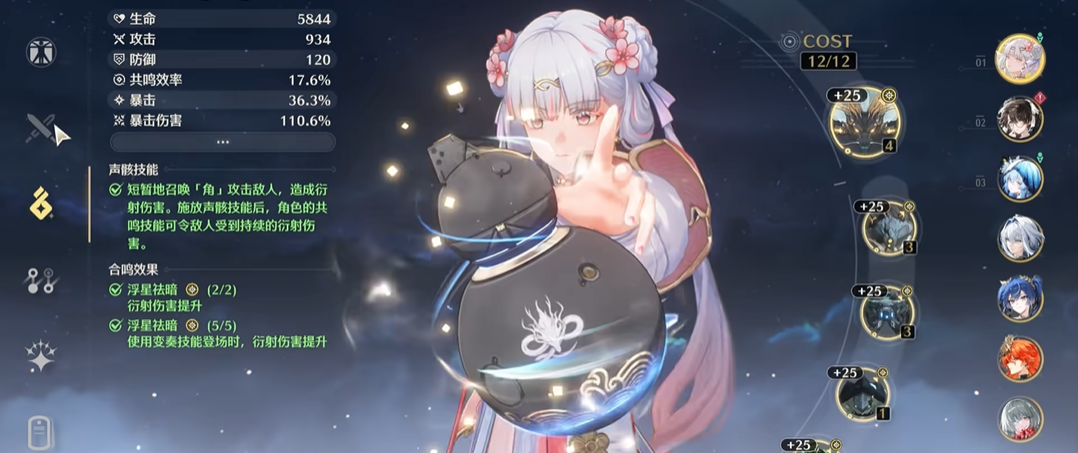The width and height of the screenshot is (1078, 453).
Task: Switch to the grey-haired character with red collar
Action: coord(1020,419)
